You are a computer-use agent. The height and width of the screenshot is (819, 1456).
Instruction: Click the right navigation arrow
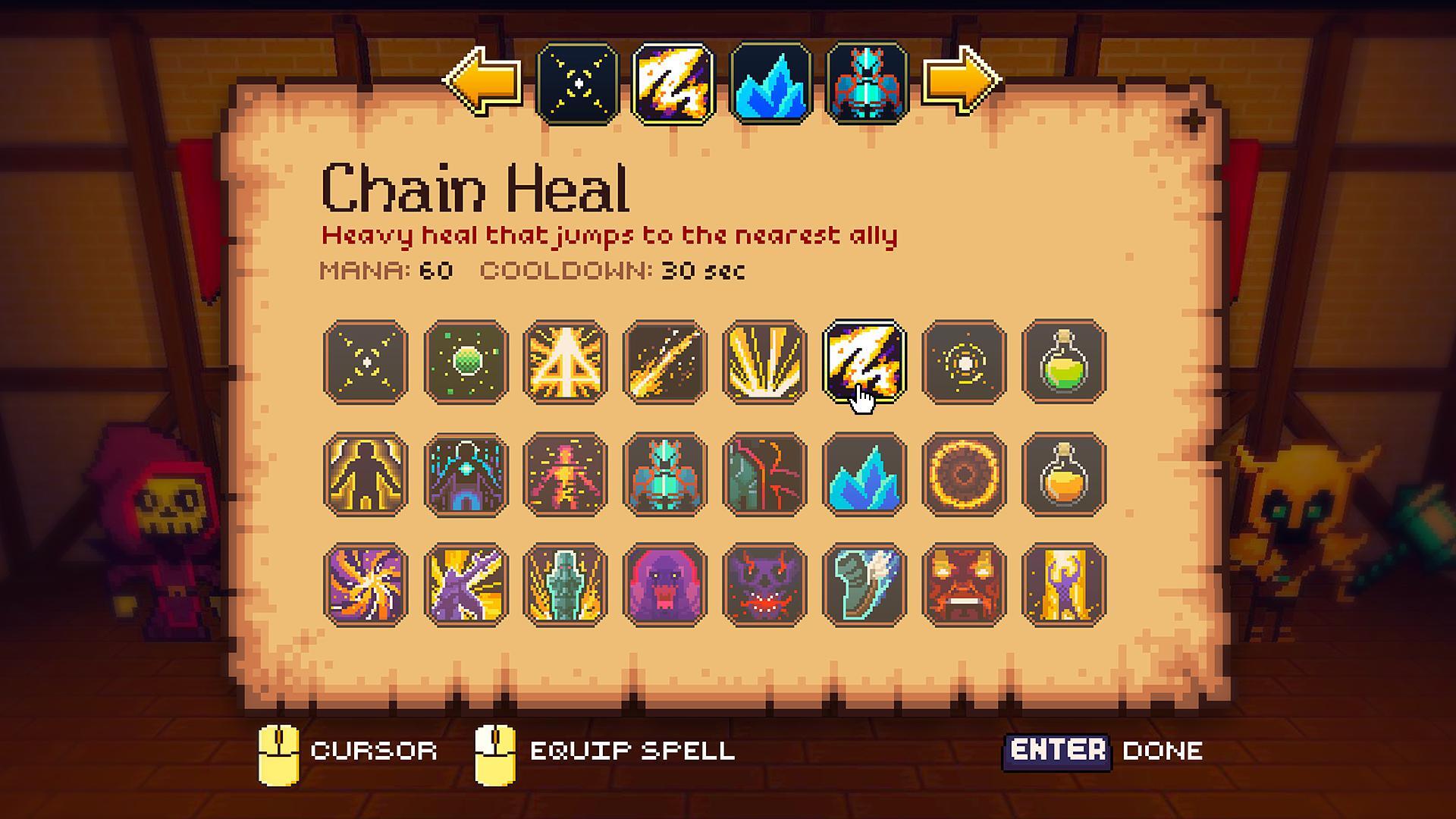pos(963,82)
